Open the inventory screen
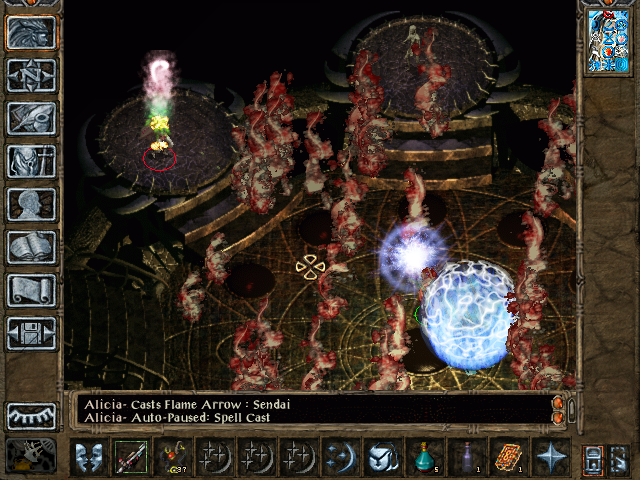The height and width of the screenshot is (480, 640). point(31,161)
